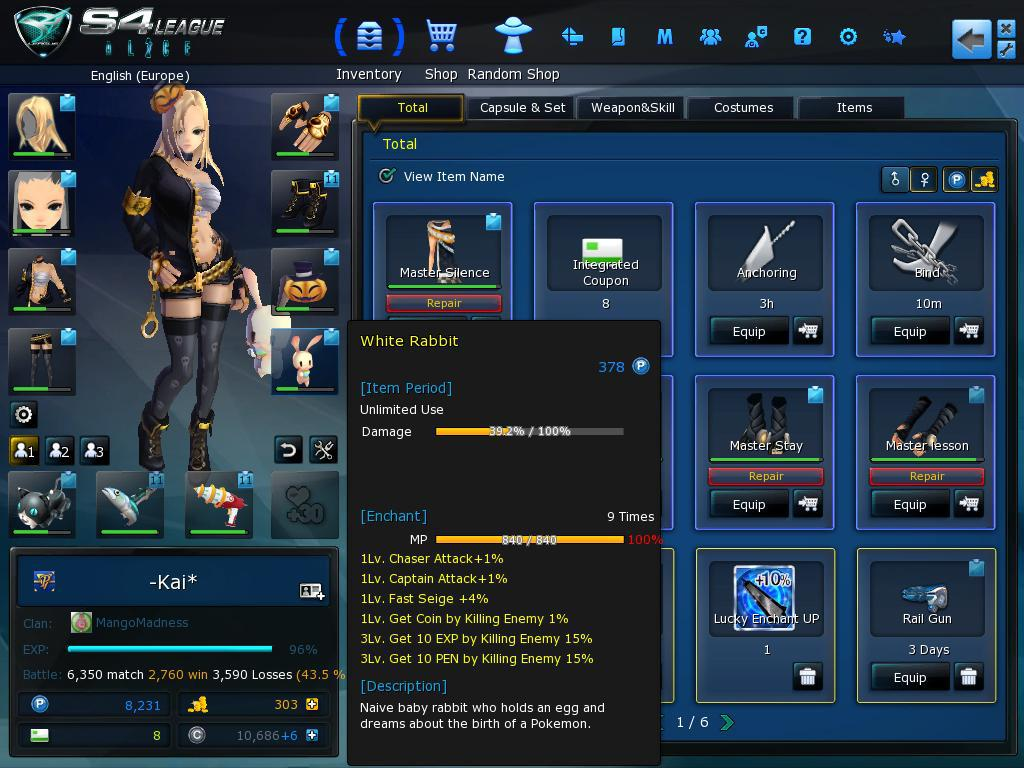Select the pumpkin hat equipment slot
This screenshot has width=1024, height=768.
(305, 282)
